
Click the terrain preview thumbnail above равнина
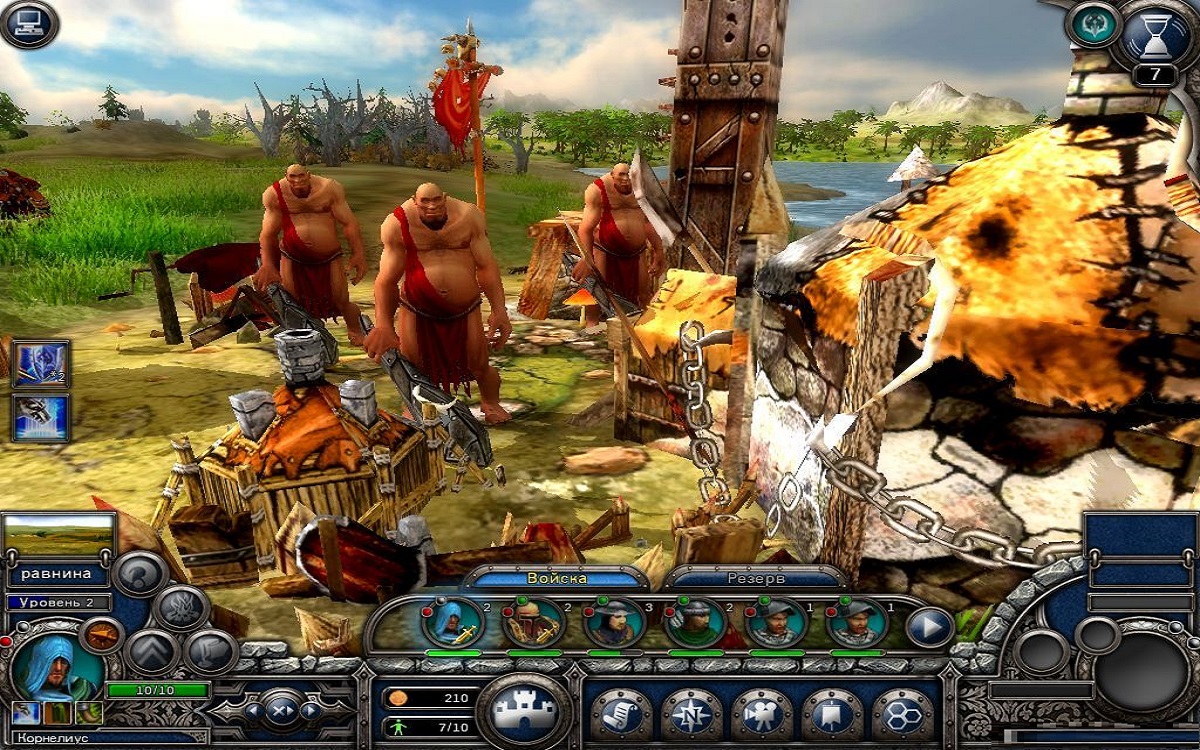tap(59, 536)
